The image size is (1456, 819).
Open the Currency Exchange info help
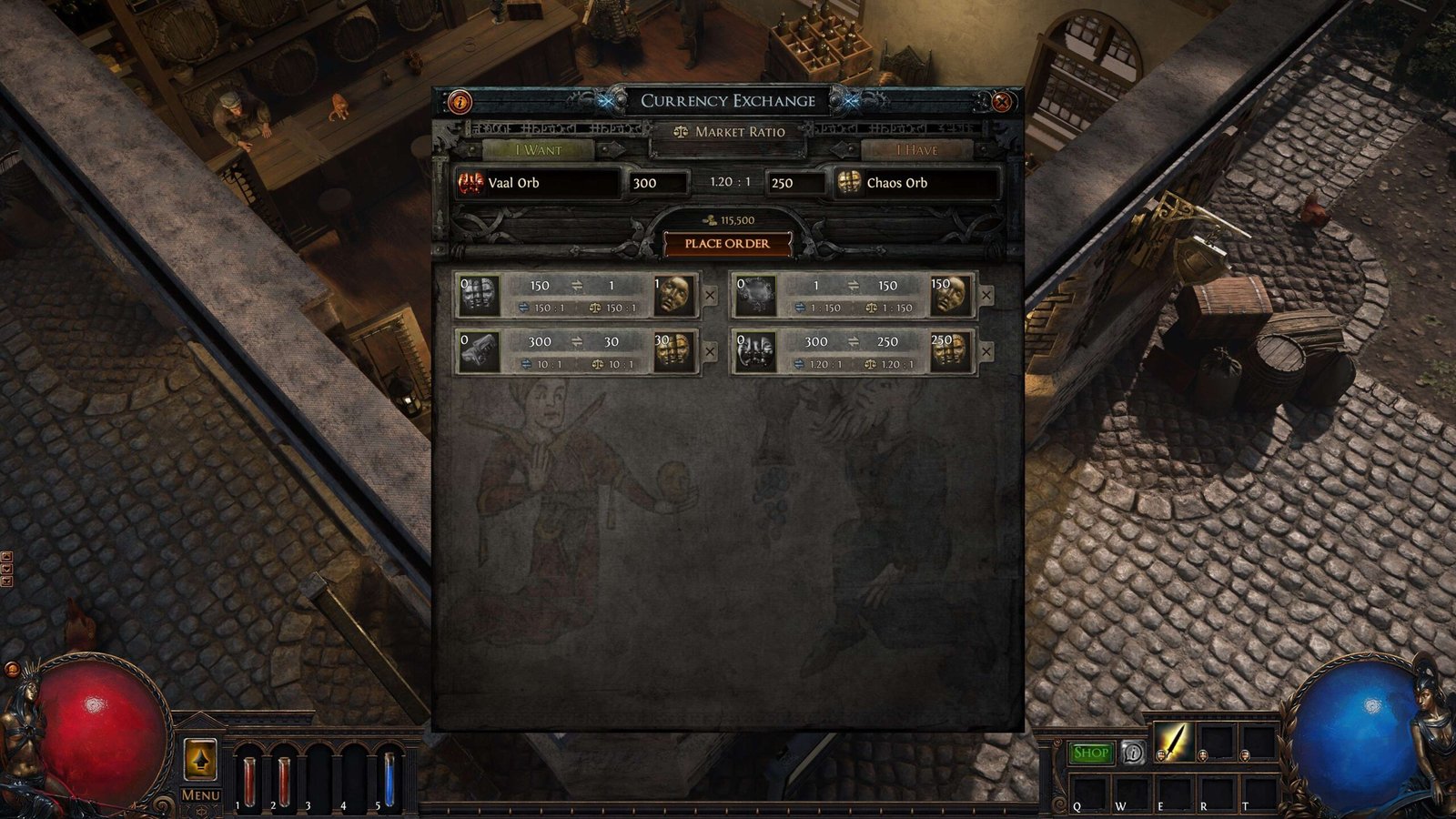(x=460, y=102)
